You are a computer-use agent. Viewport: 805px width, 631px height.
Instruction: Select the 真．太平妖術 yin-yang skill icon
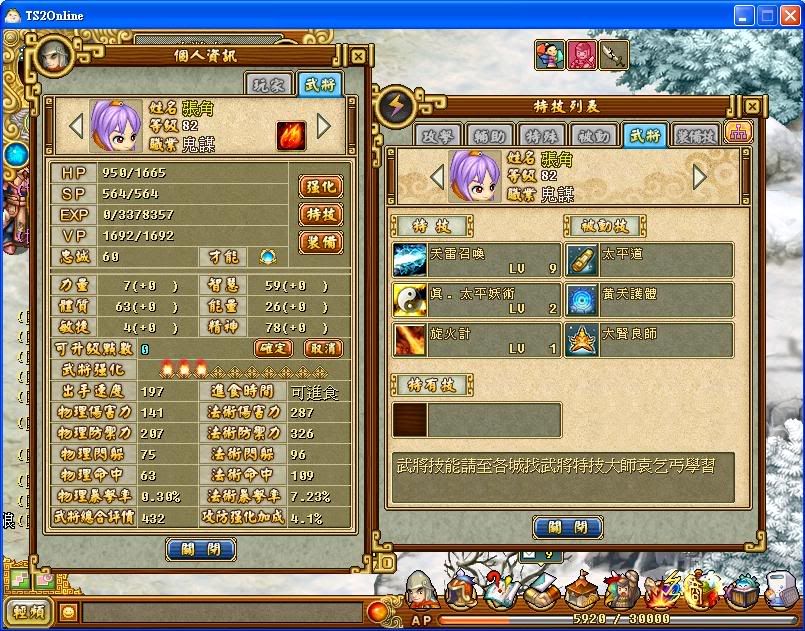(409, 300)
